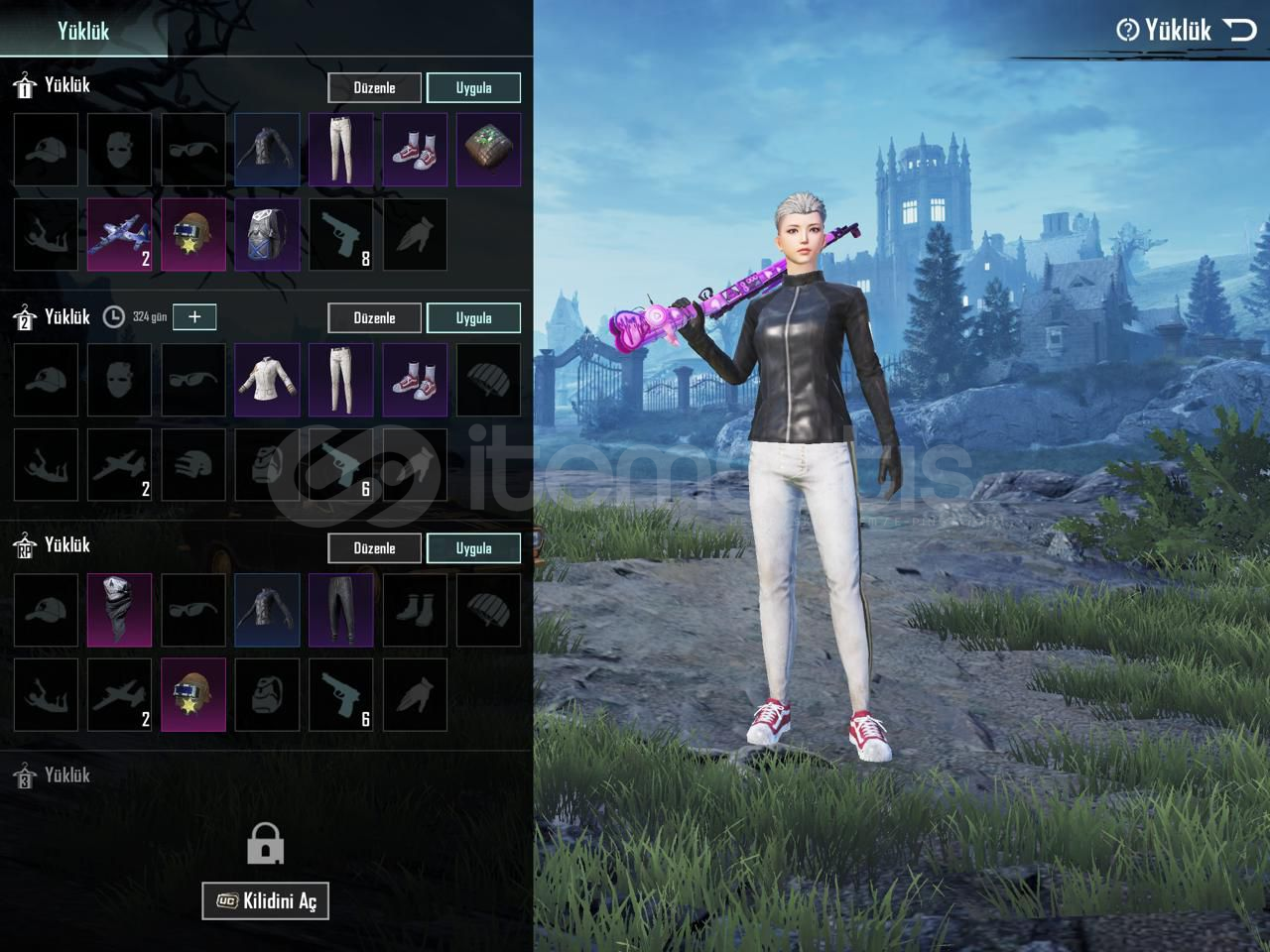
Task: Apply the RP loadout with Uygula
Action: (x=473, y=547)
